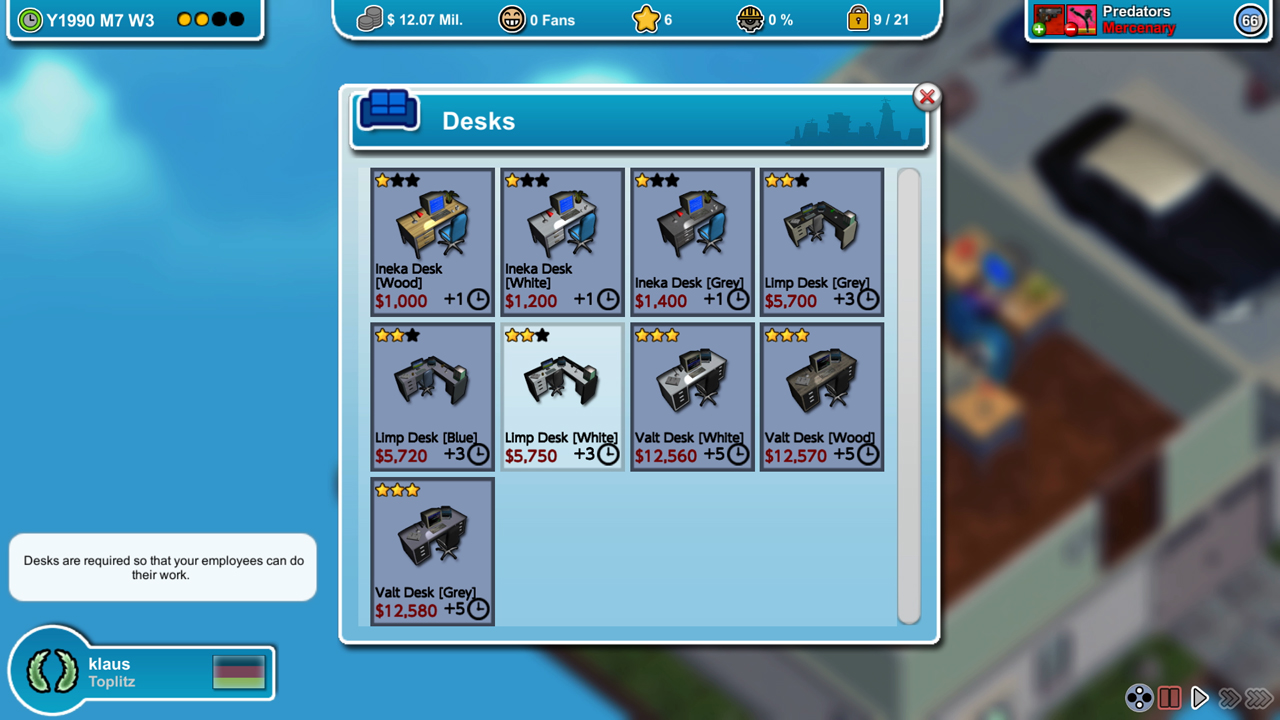Click the smiley Fans icon

tap(511, 19)
